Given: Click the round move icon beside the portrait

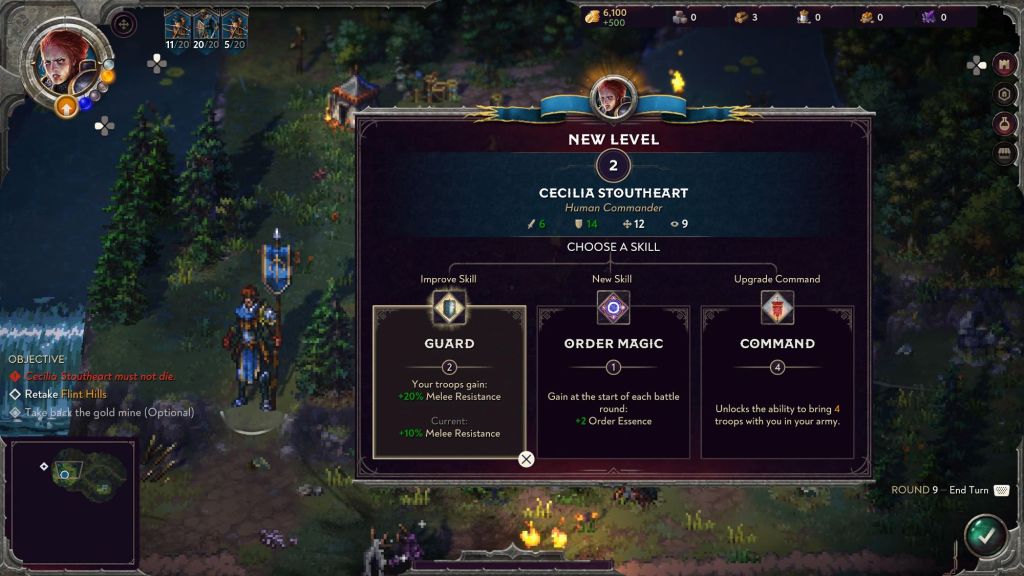Looking at the screenshot, I should (x=124, y=22).
